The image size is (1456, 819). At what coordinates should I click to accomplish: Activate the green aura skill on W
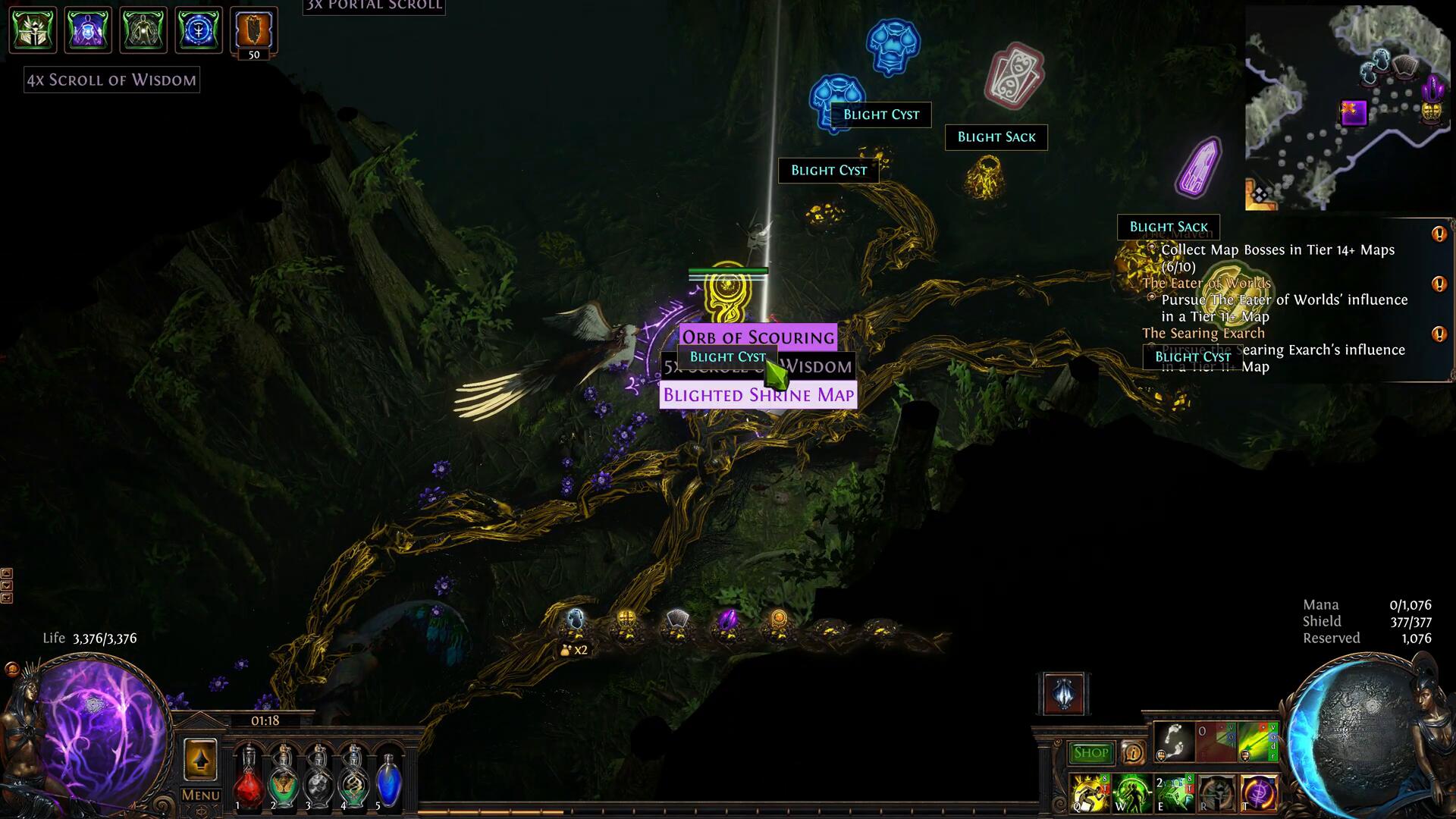pos(1131,793)
